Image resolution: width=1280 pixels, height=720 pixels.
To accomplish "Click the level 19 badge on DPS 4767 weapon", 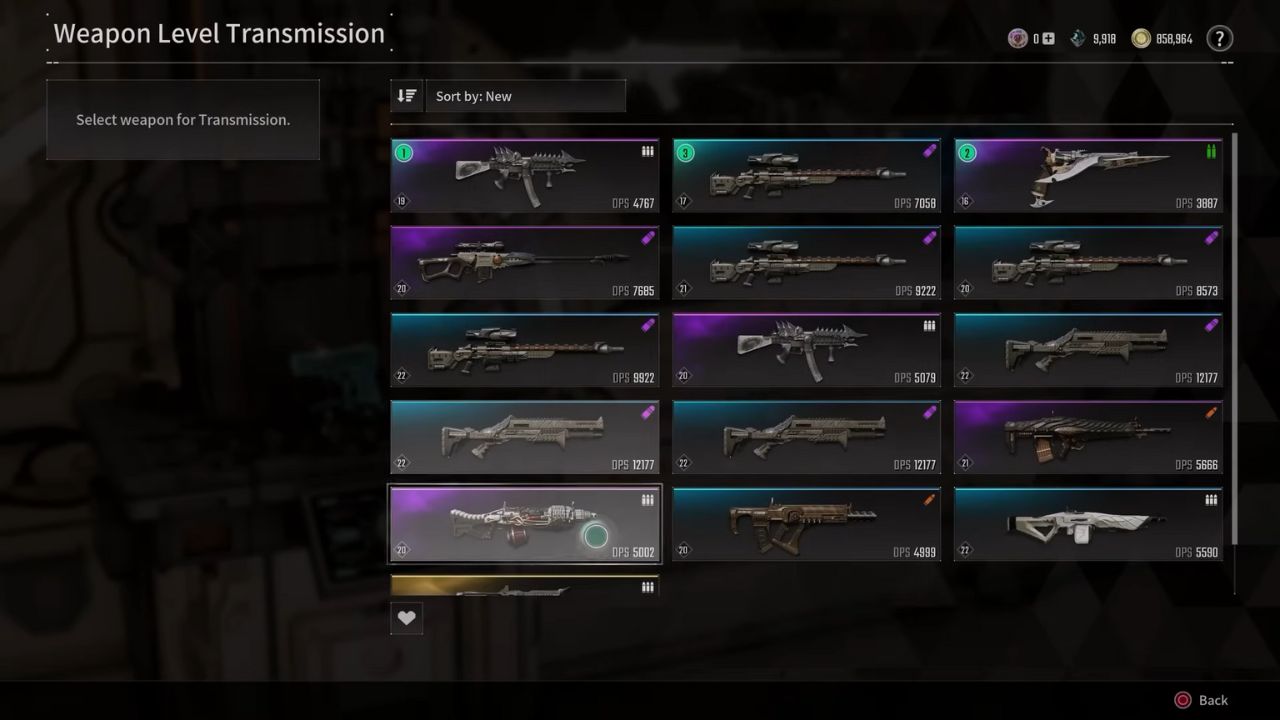I will (x=400, y=200).
